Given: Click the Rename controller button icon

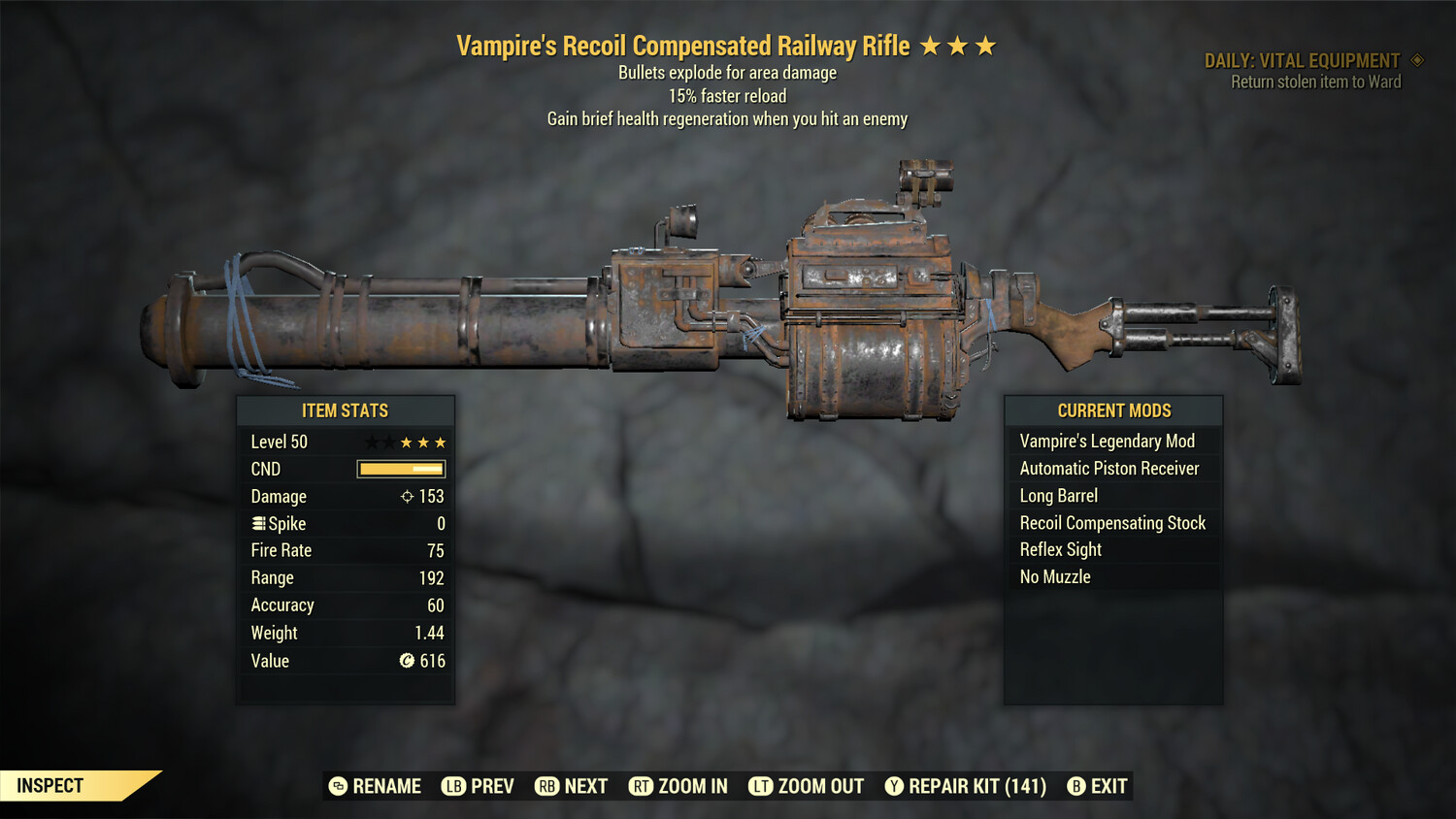Looking at the screenshot, I should tap(337, 786).
